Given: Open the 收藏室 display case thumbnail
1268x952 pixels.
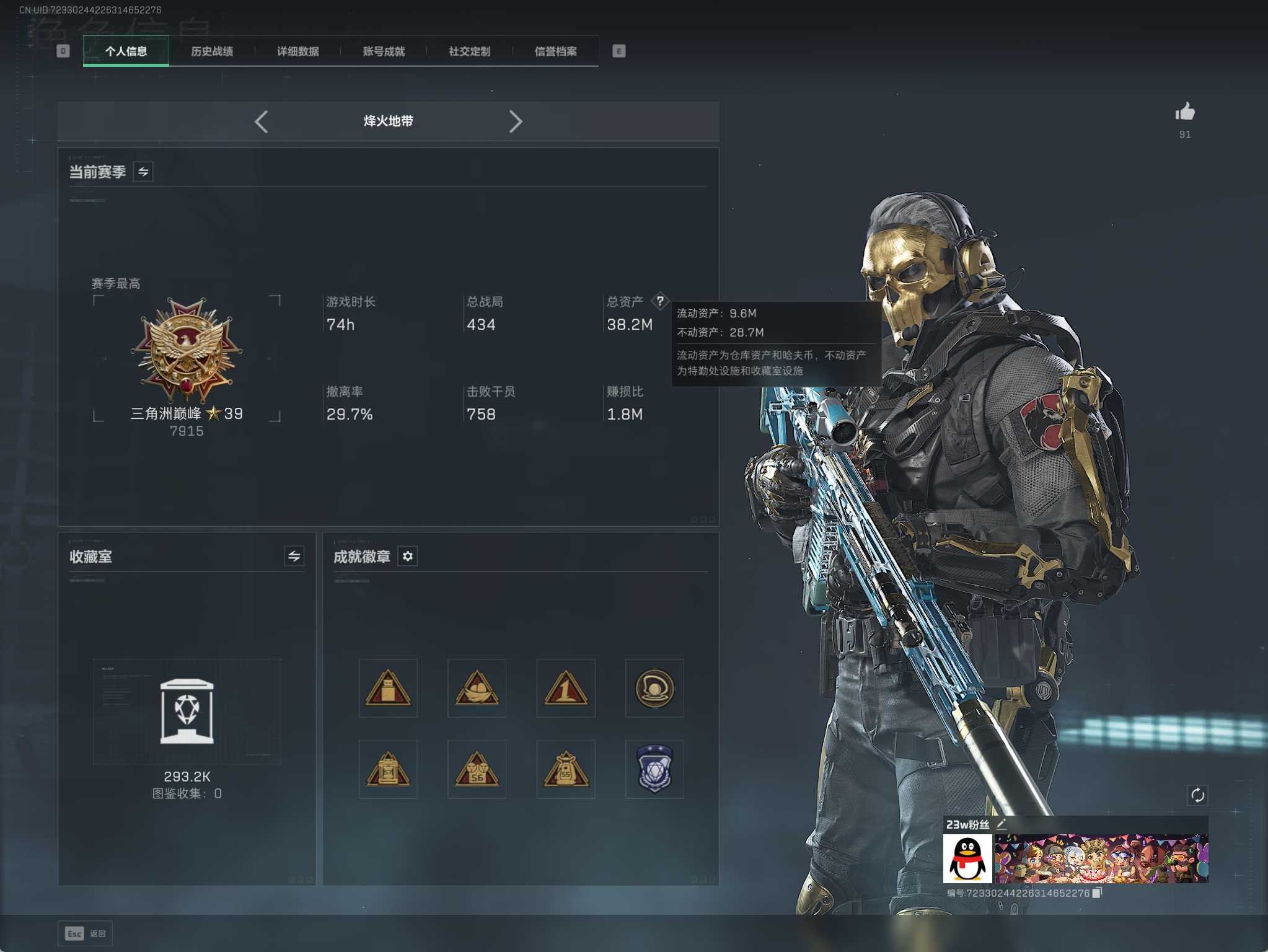Looking at the screenshot, I should 187,712.
